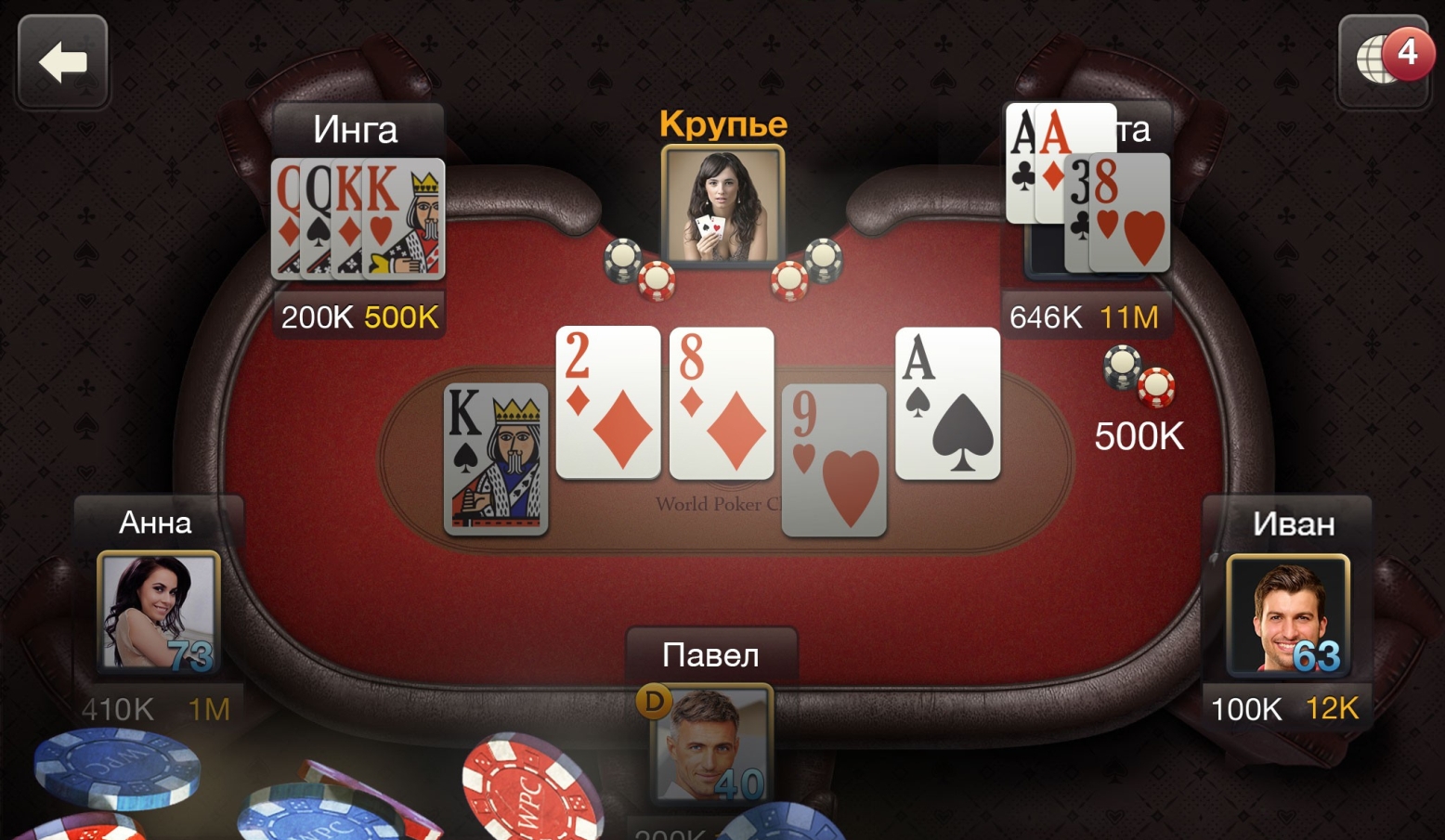Image resolution: width=1445 pixels, height=840 pixels.
Task: View Иван's player avatar
Action: click(1287, 615)
